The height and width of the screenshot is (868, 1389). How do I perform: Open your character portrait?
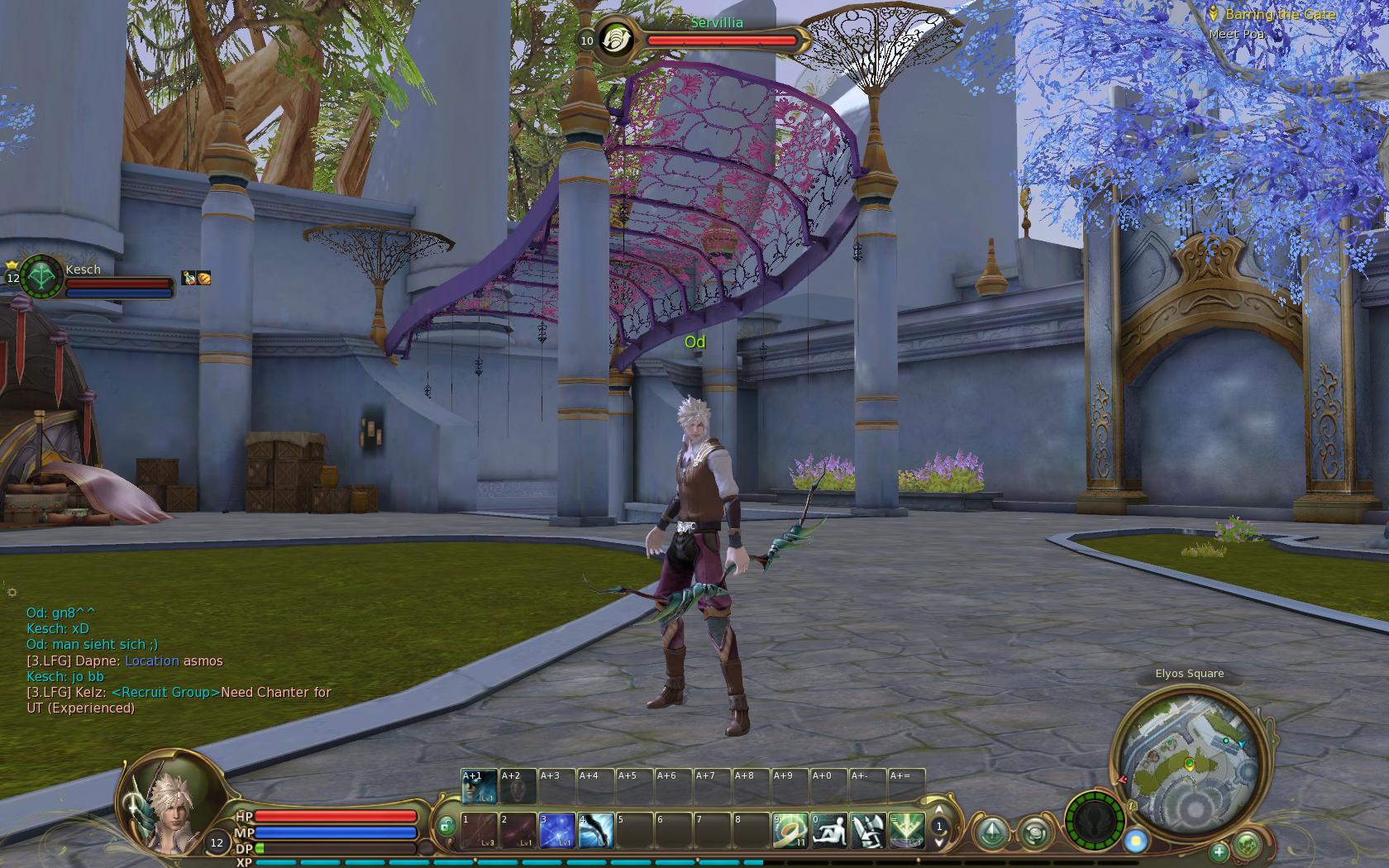(165, 802)
